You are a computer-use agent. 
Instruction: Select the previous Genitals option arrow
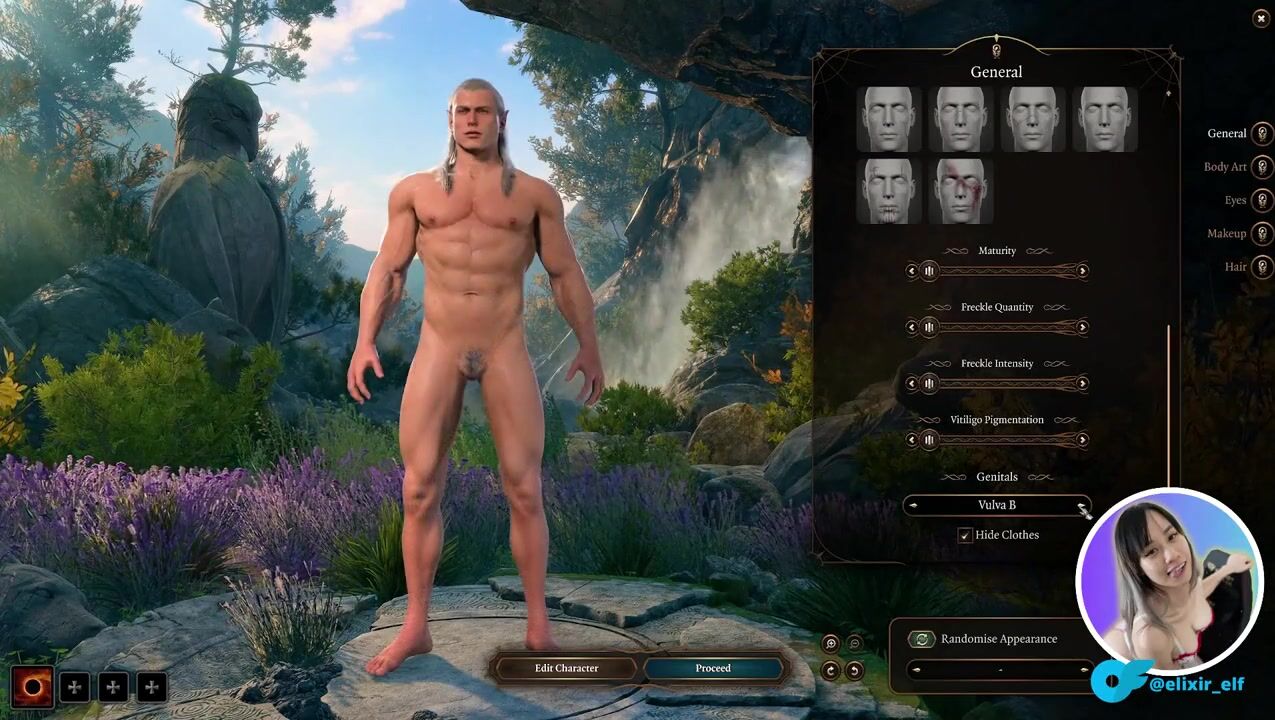pos(913,506)
